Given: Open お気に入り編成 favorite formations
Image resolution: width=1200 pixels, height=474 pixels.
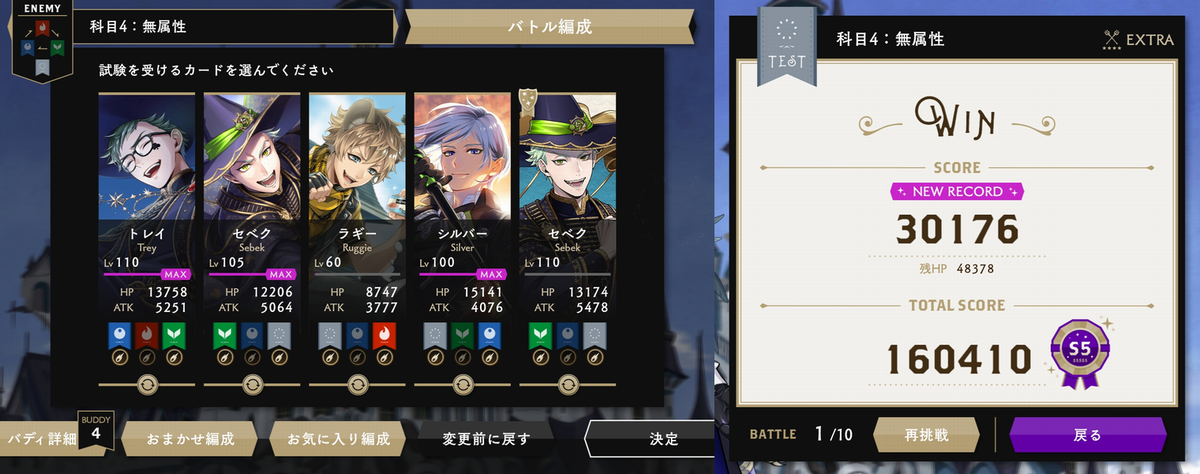Looking at the screenshot, I should point(331,438).
